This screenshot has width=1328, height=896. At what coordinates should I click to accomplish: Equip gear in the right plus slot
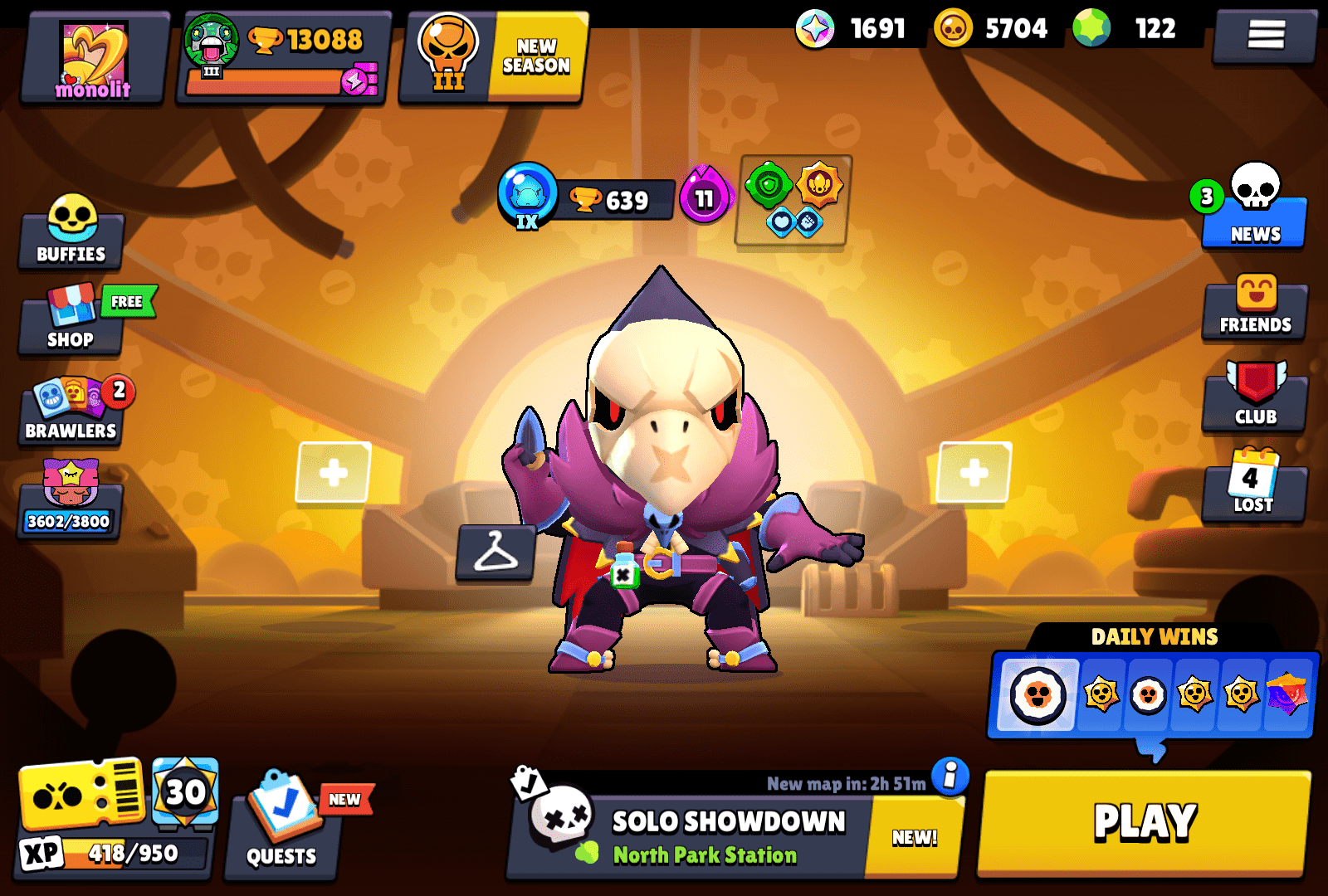point(974,475)
